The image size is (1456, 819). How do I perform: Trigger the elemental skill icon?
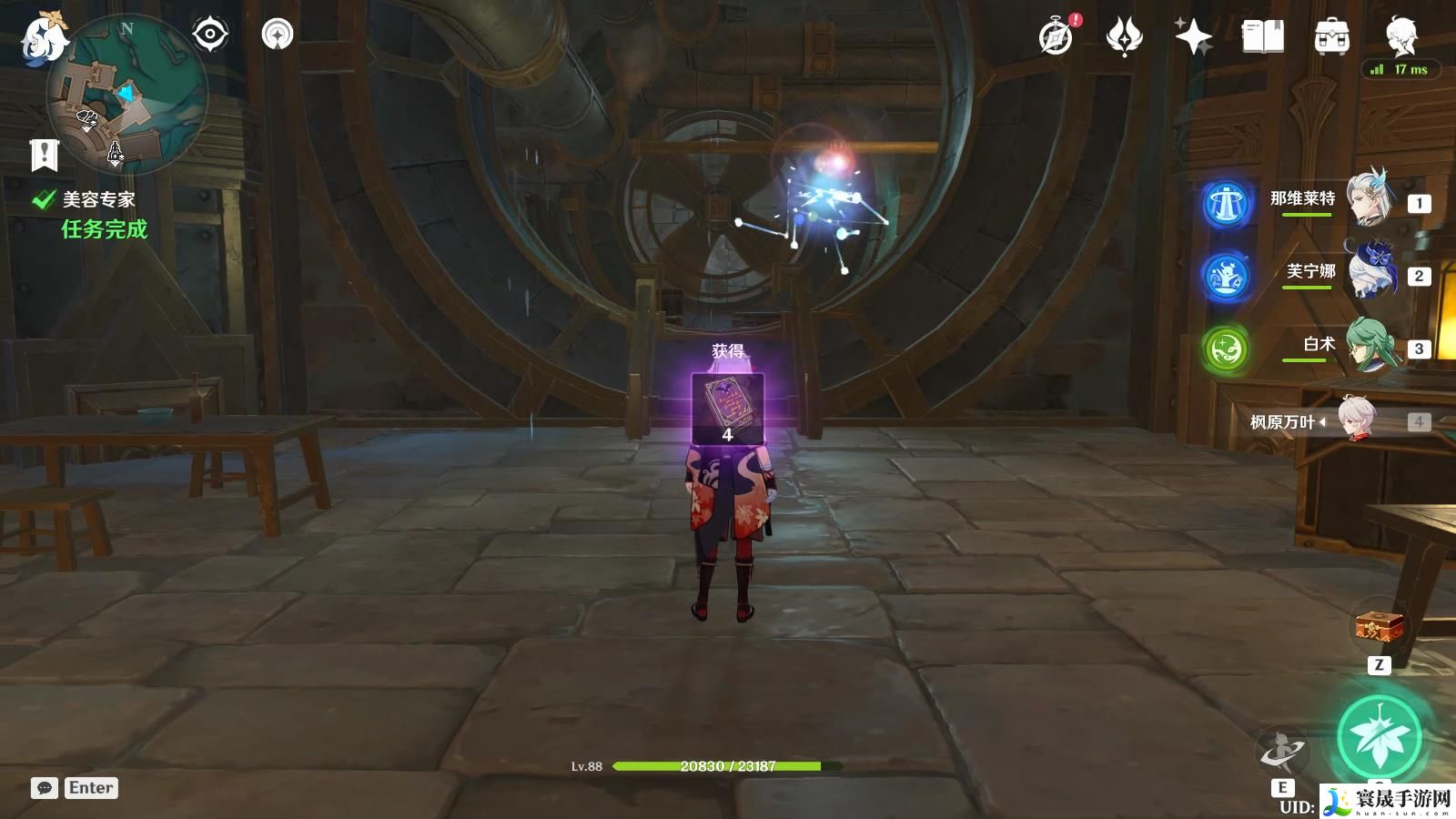(1283, 752)
